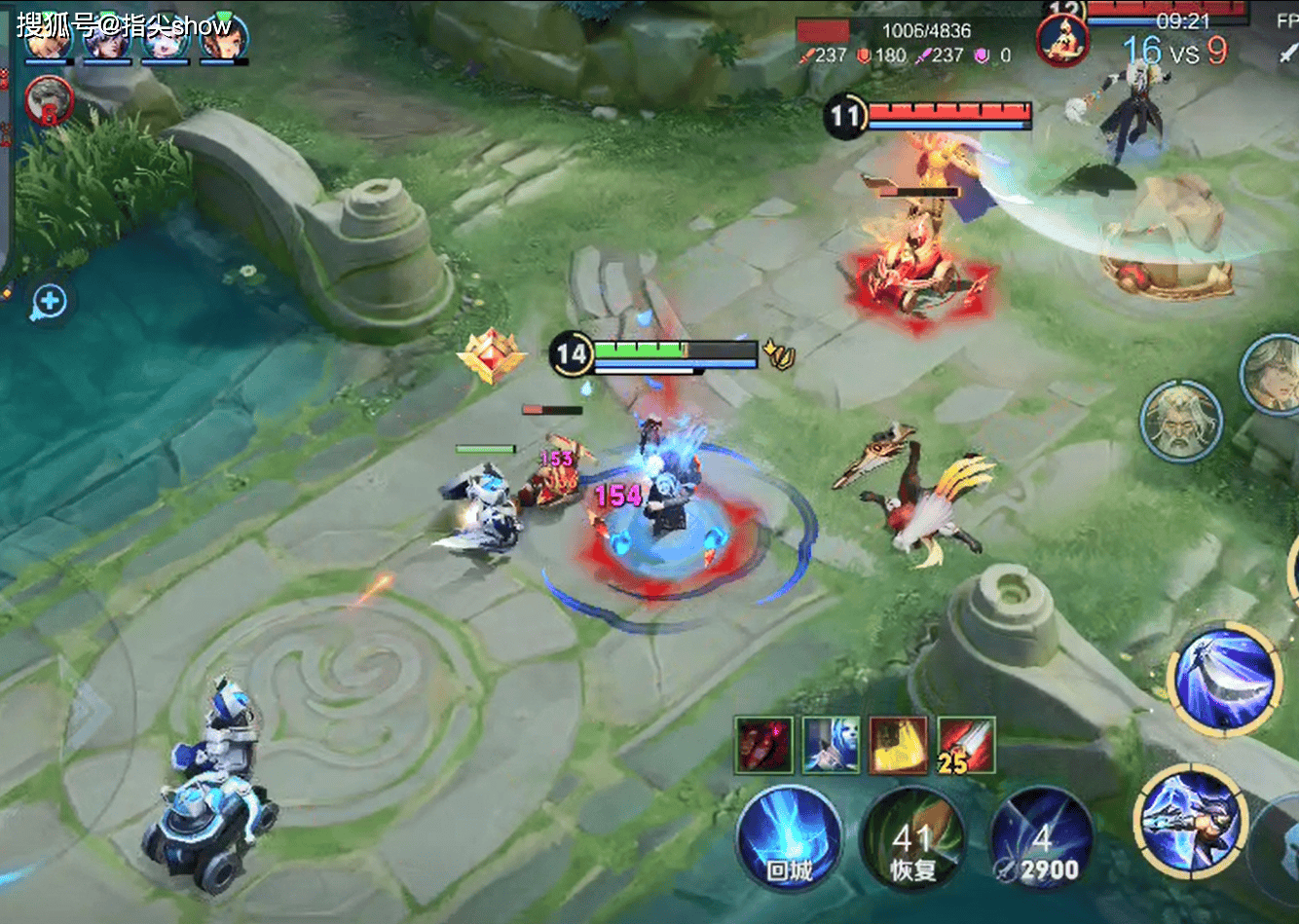Tap the grey monster respawn timer icon
1299x924 pixels.
pyautogui.click(x=47, y=101)
